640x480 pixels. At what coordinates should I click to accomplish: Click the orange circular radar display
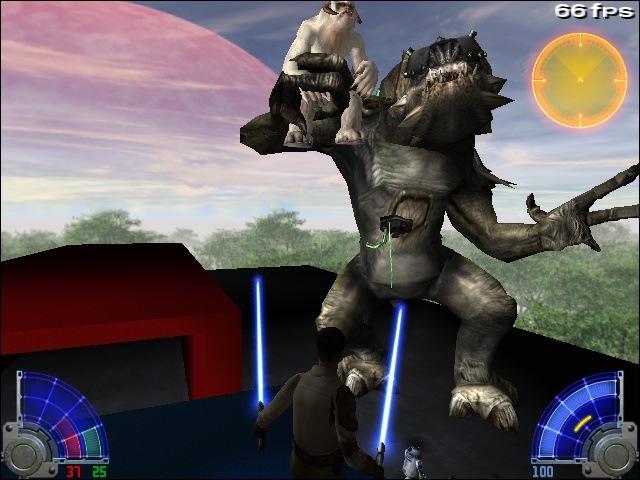tap(579, 80)
